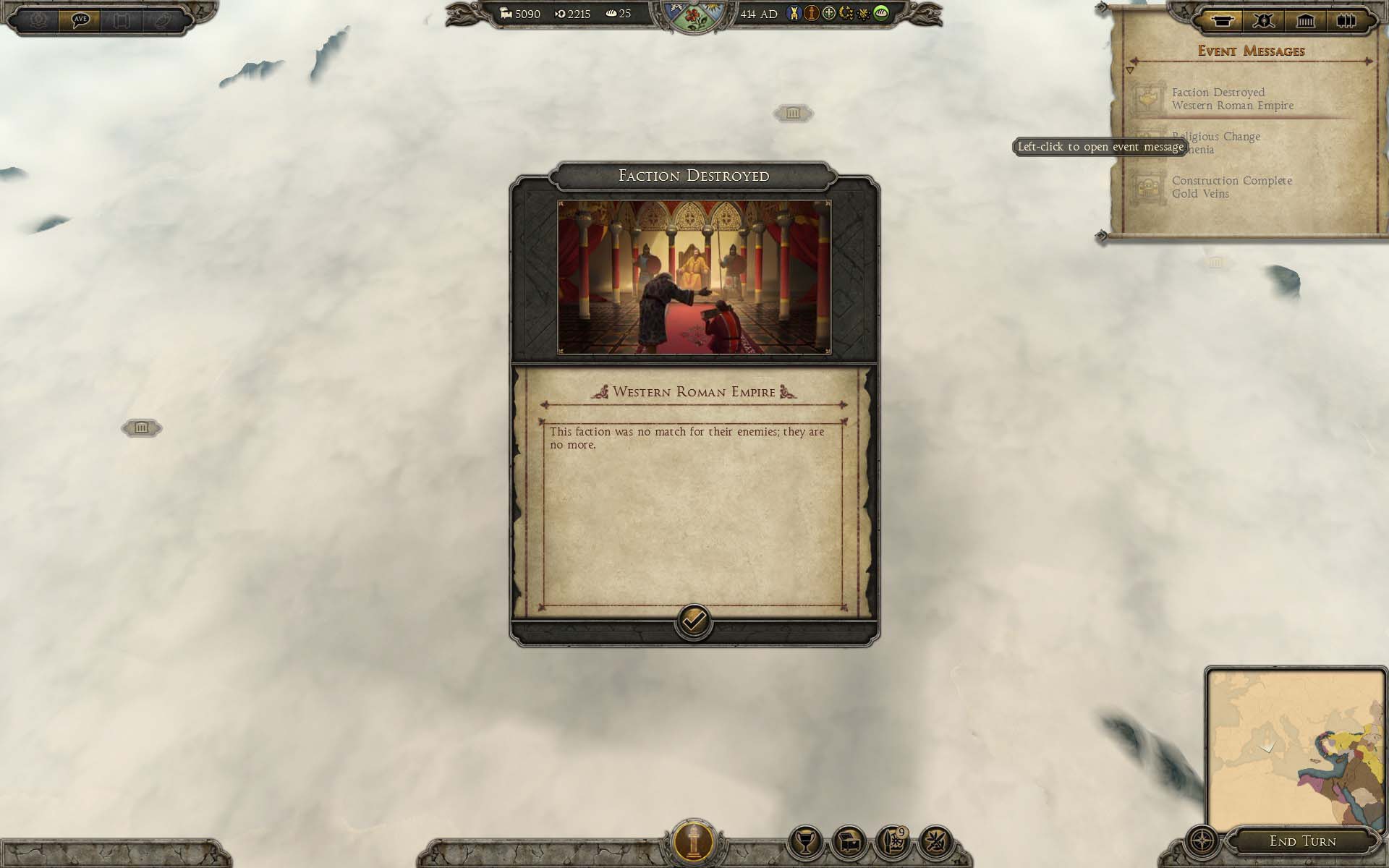Open the laurel wreath menu button
This screenshot has height=868, width=1389.
(x=38, y=20)
